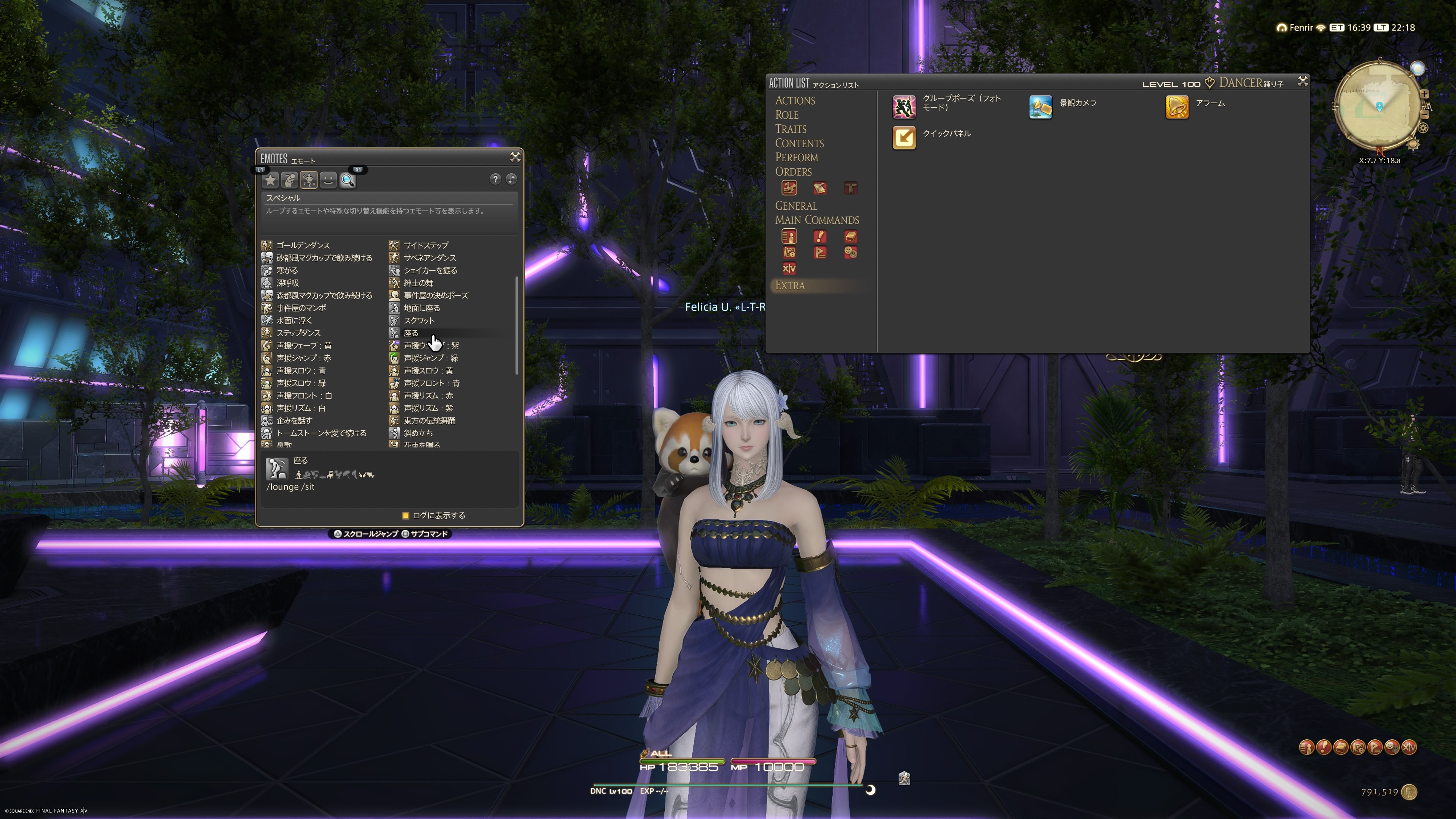
Task: Toggle the ログに表示する checkbox
Action: click(405, 516)
